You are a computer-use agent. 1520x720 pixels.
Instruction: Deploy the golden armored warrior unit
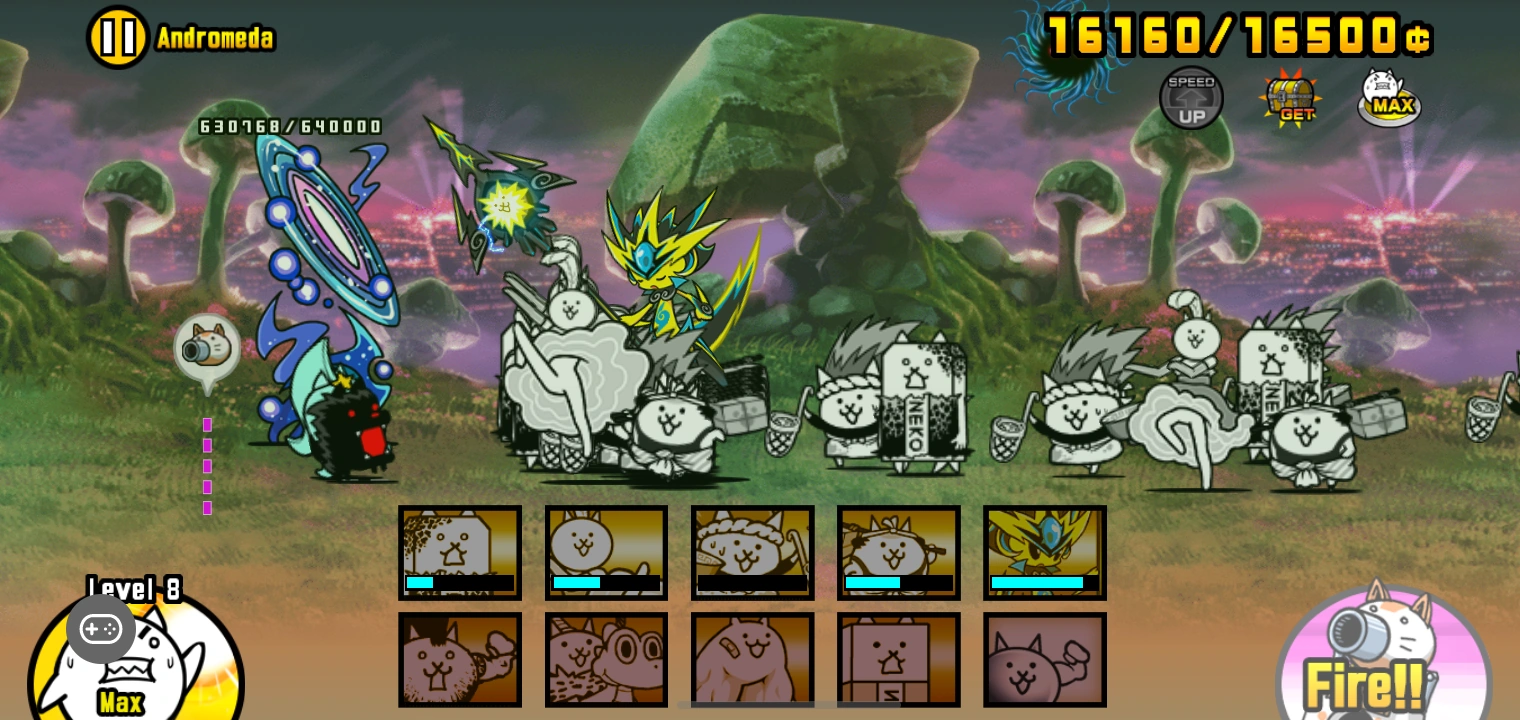point(1045,552)
